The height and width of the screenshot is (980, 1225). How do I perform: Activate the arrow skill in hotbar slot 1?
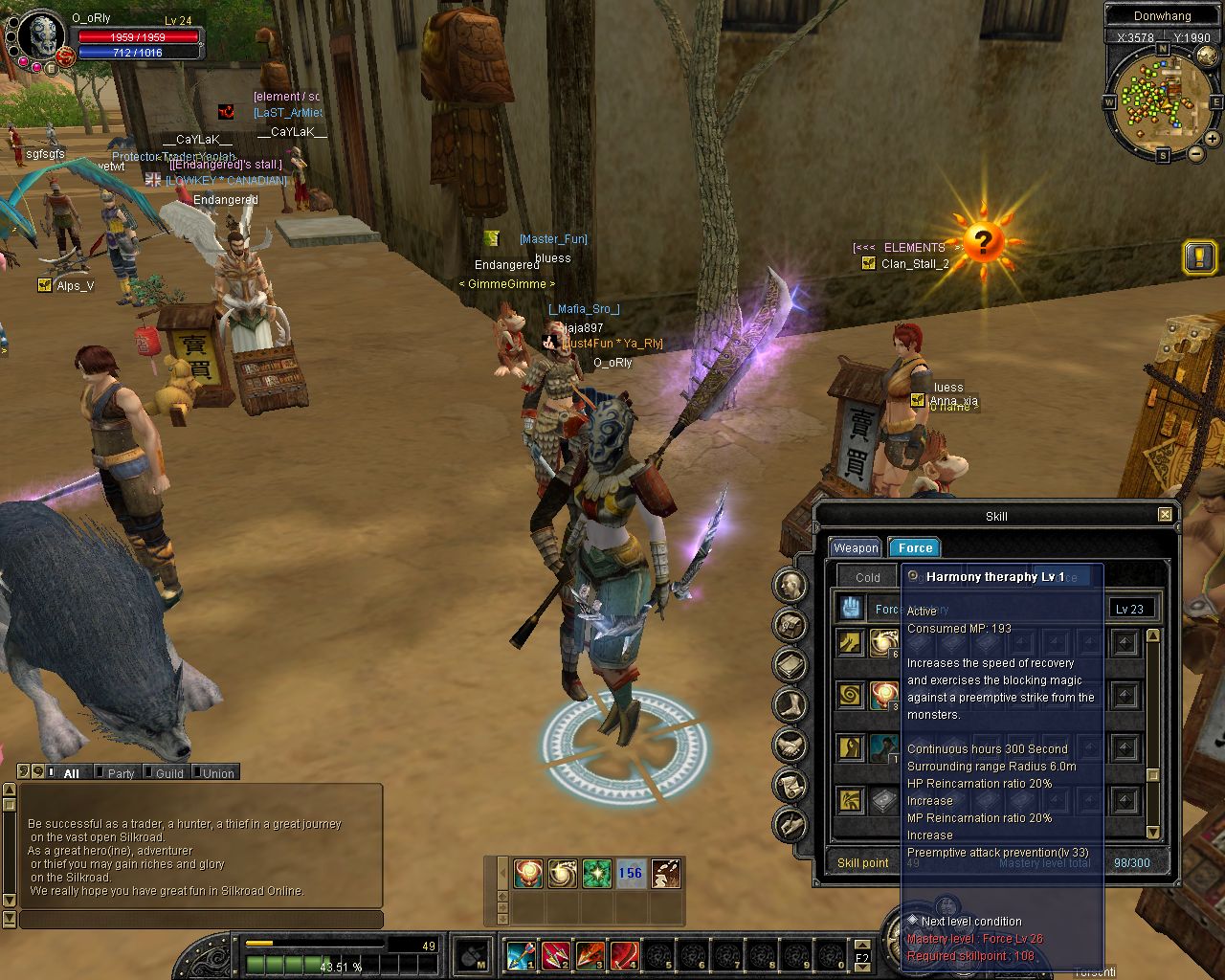tap(521, 954)
